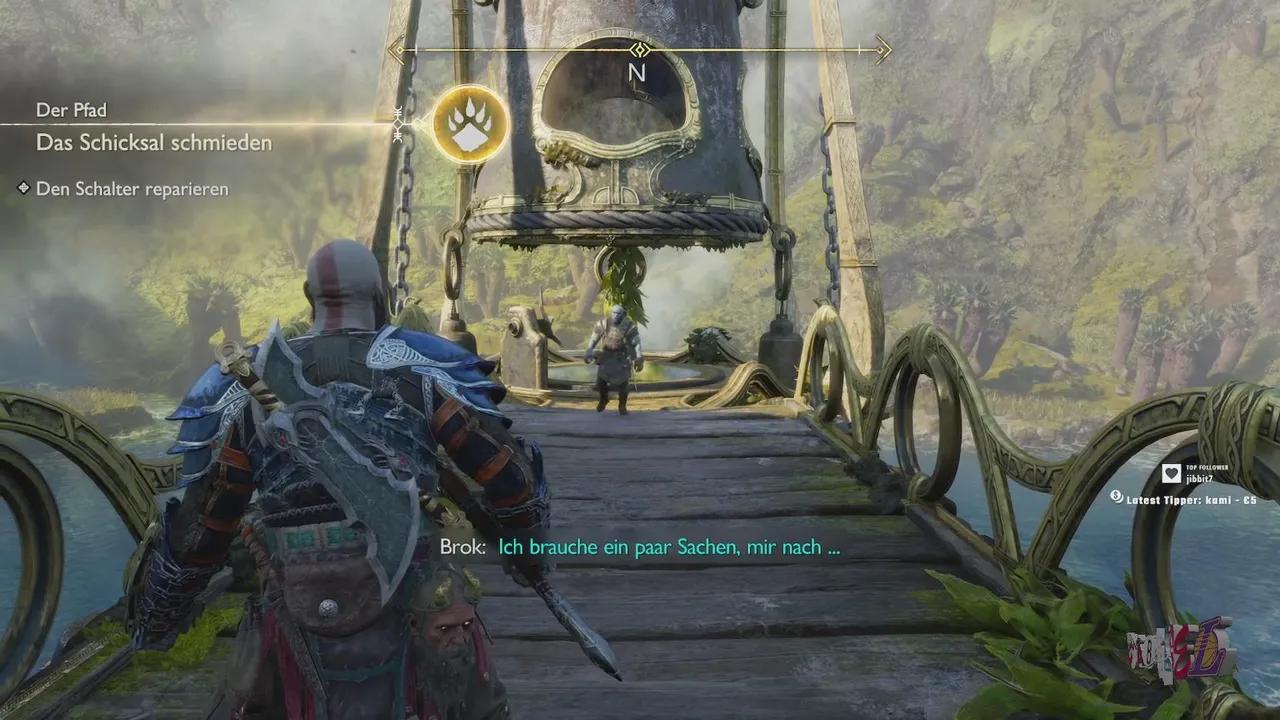Select the 'Den Schalter reparieren' objective

pyautogui.click(x=132, y=189)
